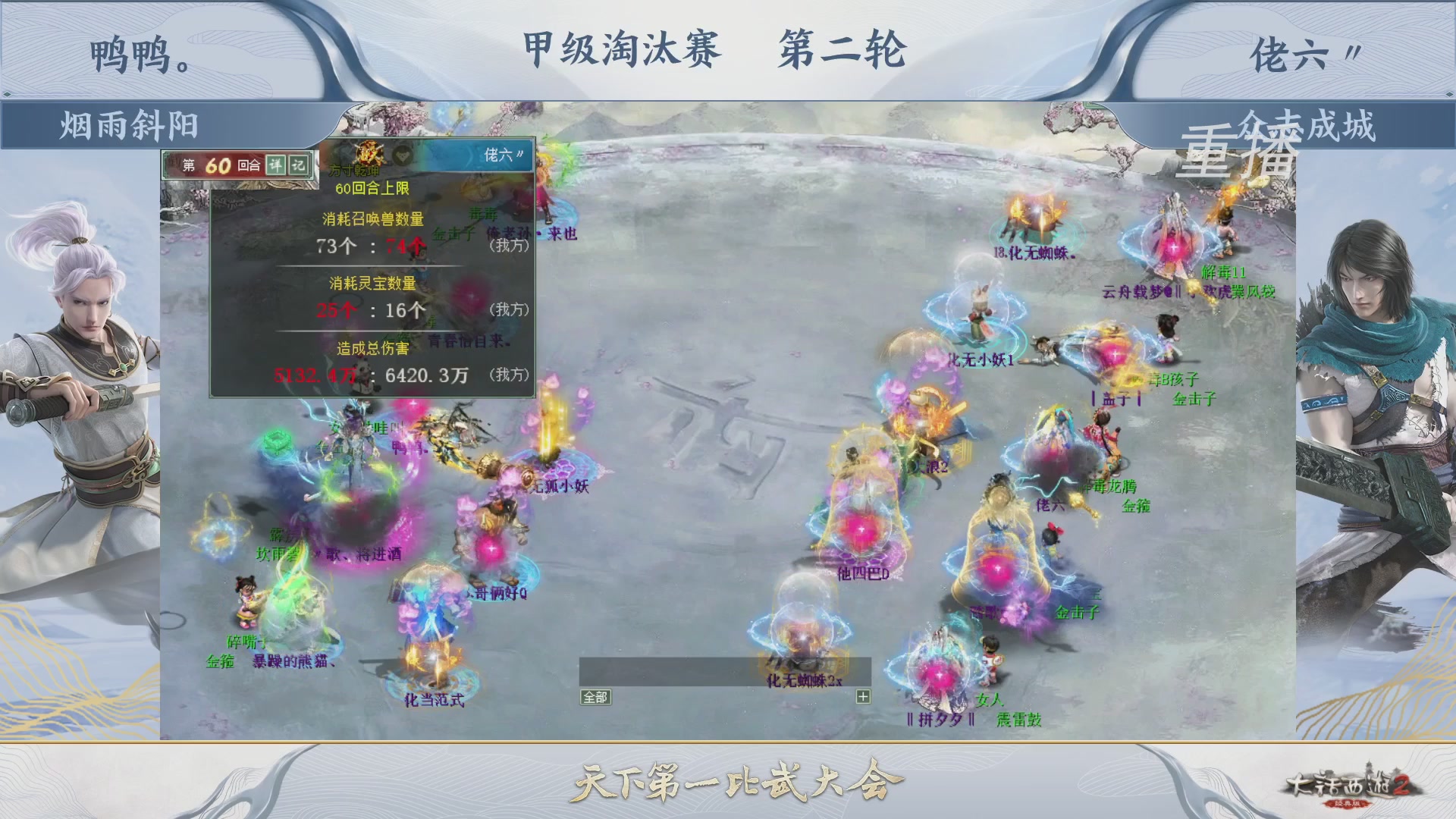Click the crossed-swords battle icon on stats panel
This screenshot has width=1456, height=819.
(x=369, y=154)
